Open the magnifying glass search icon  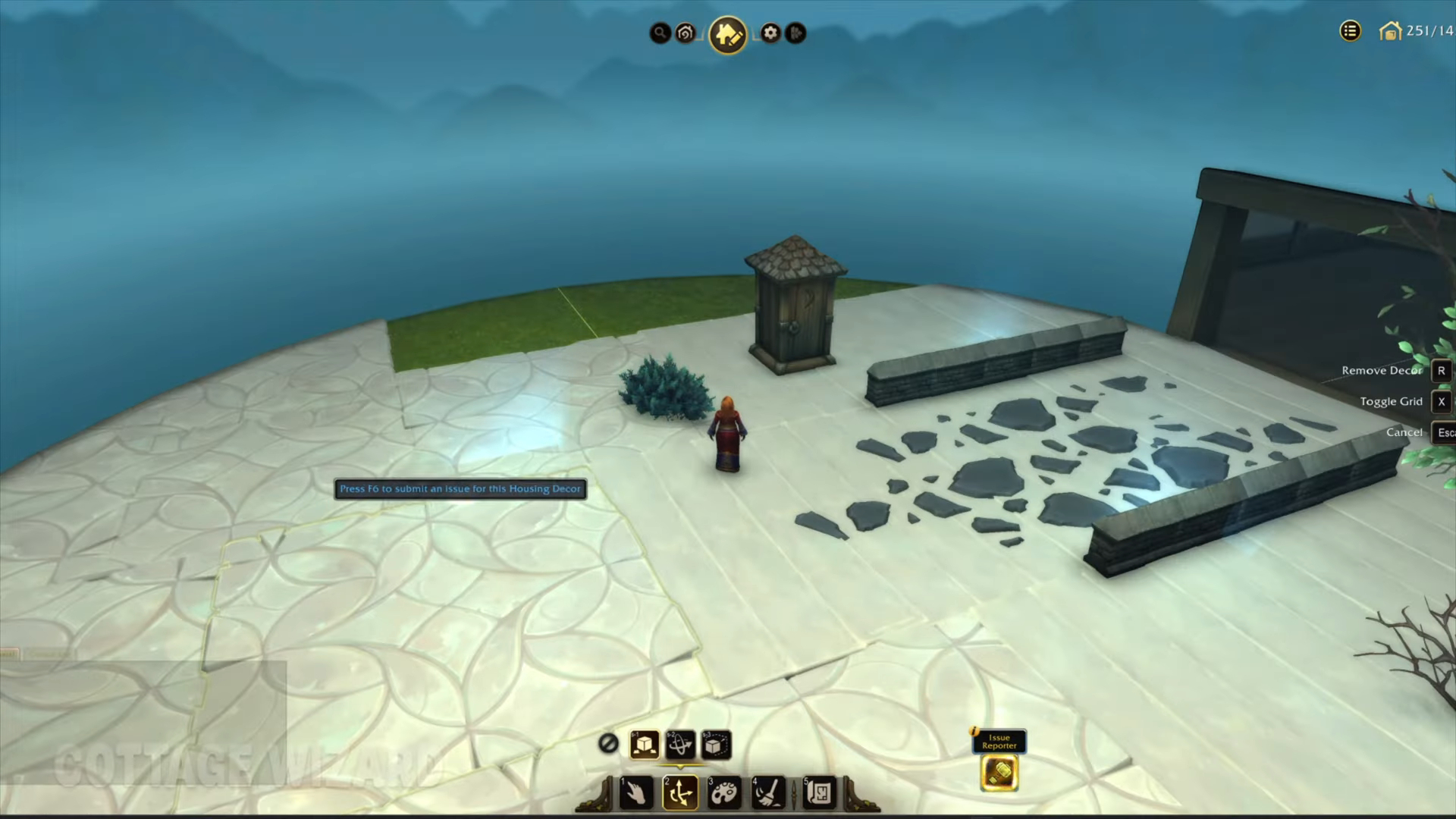pyautogui.click(x=661, y=33)
